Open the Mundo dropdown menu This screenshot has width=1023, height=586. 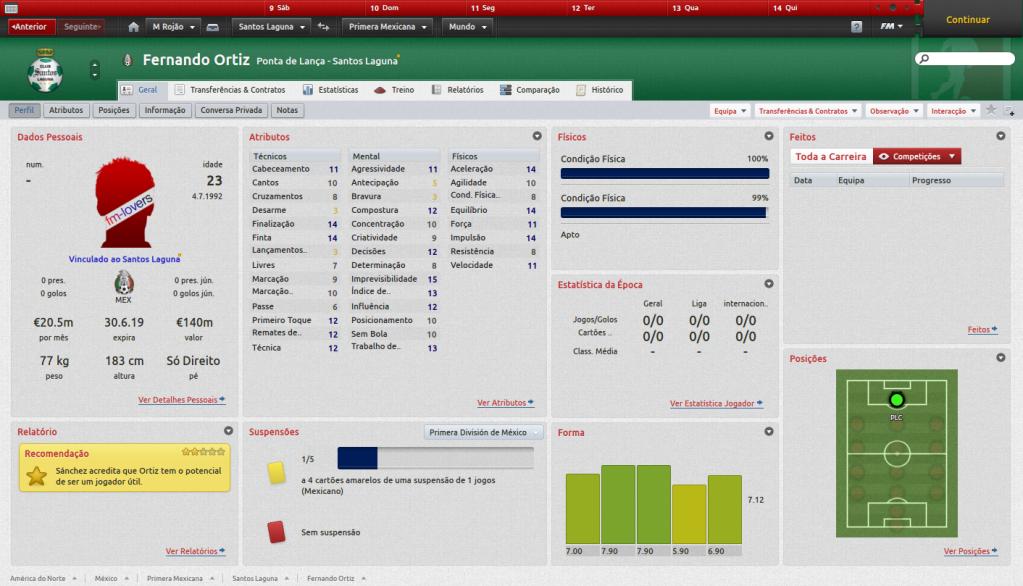[467, 26]
